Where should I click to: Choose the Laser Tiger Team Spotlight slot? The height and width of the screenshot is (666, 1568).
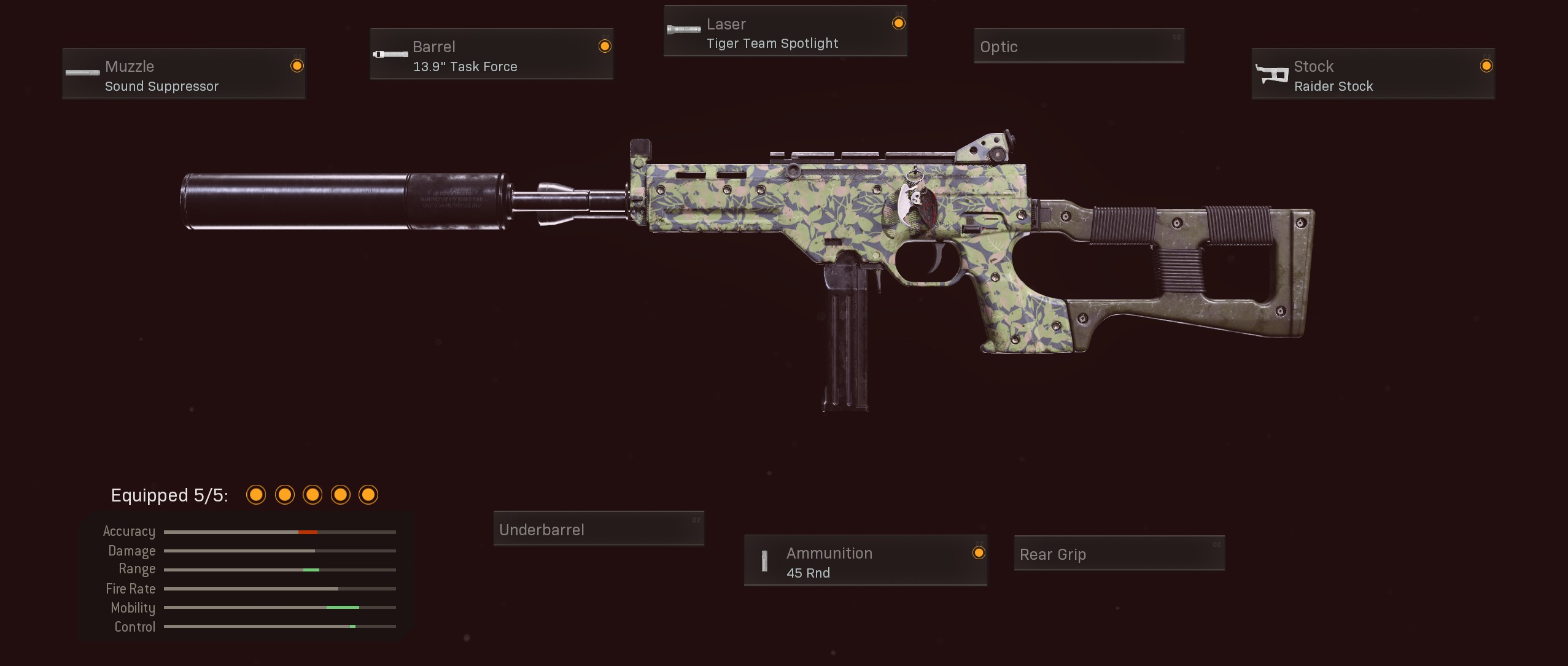(785, 31)
